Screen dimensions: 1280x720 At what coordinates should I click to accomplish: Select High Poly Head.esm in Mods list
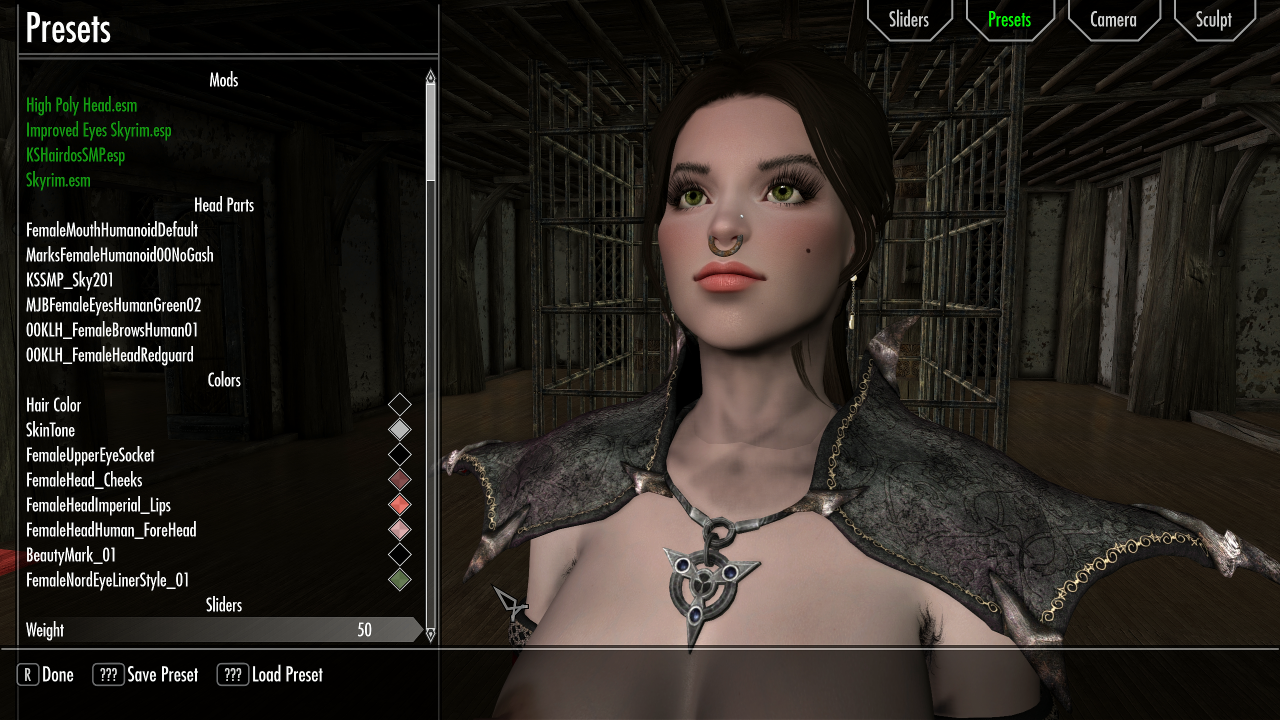(x=81, y=105)
